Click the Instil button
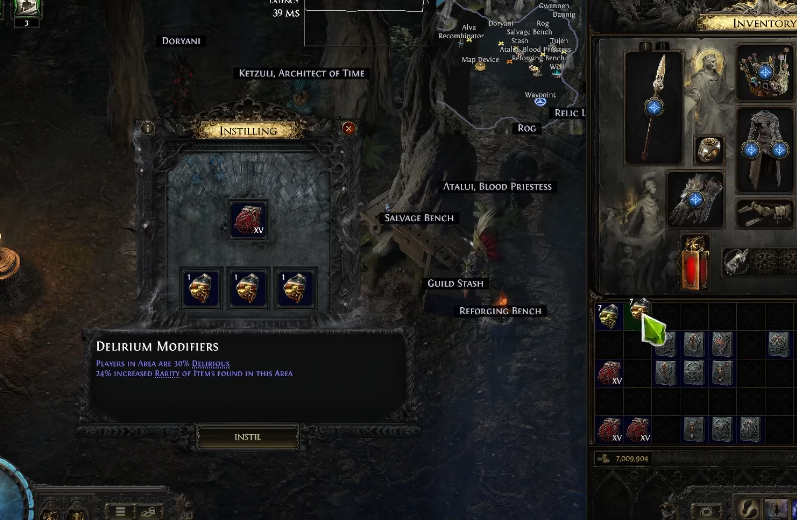Screen dimensions: 797x520 click(248, 437)
